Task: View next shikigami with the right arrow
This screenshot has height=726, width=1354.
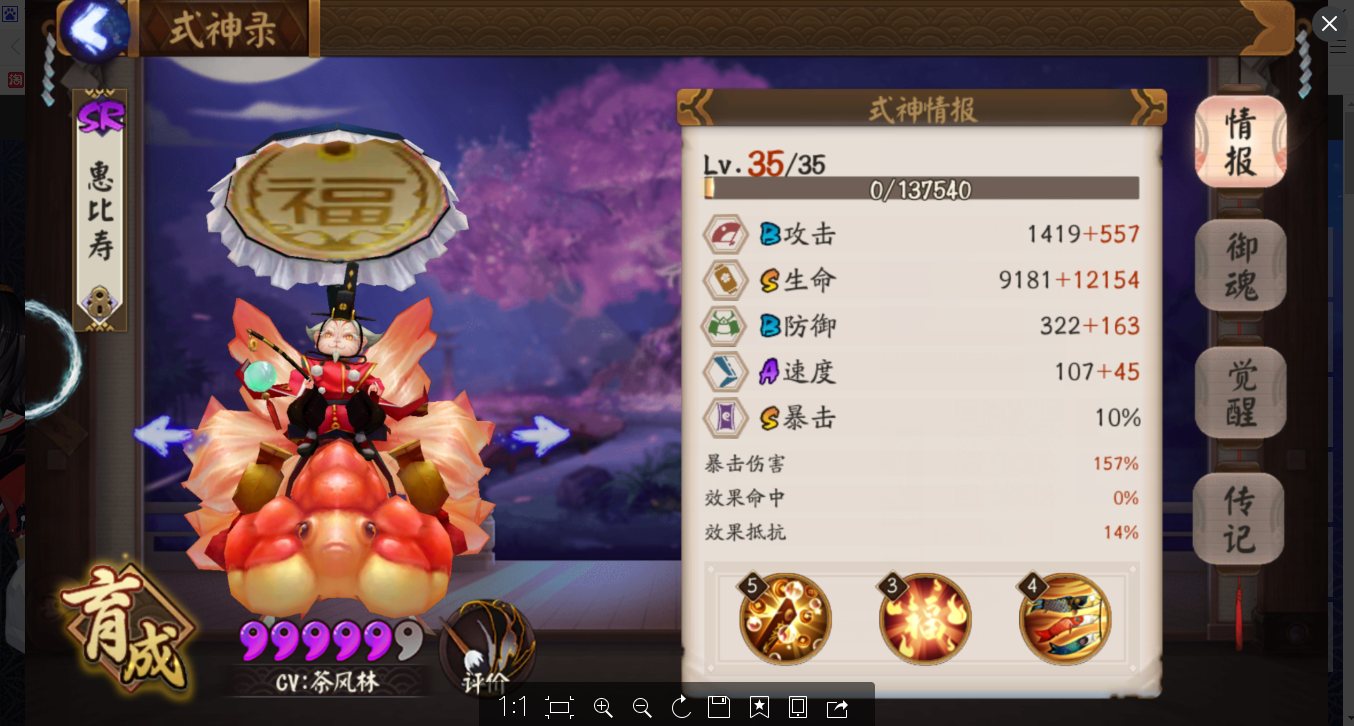Action: 541,435
